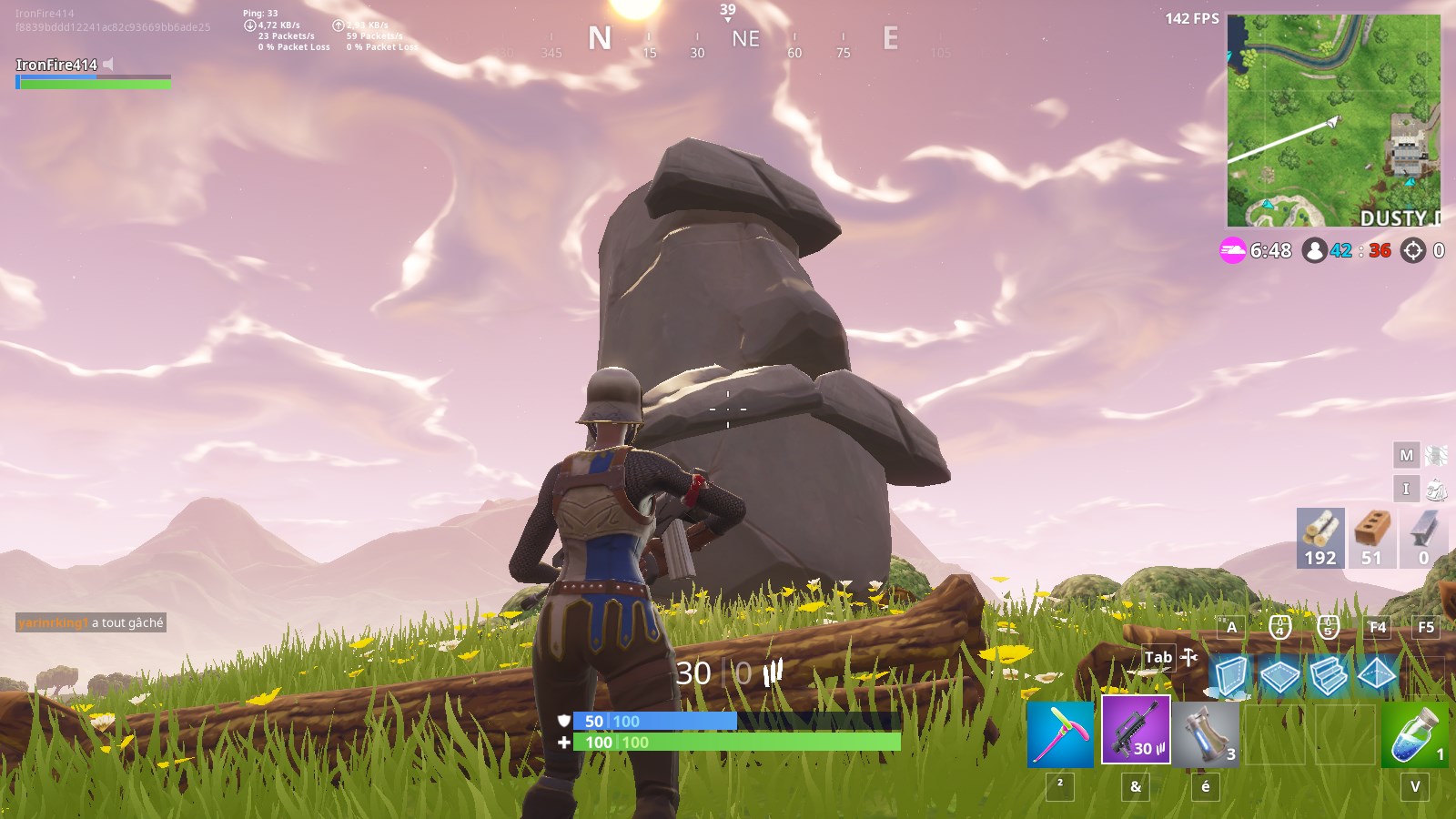Viewport: 1456px width, 819px height.
Task: Select the pyramid roof building piece
Action: (1376, 676)
